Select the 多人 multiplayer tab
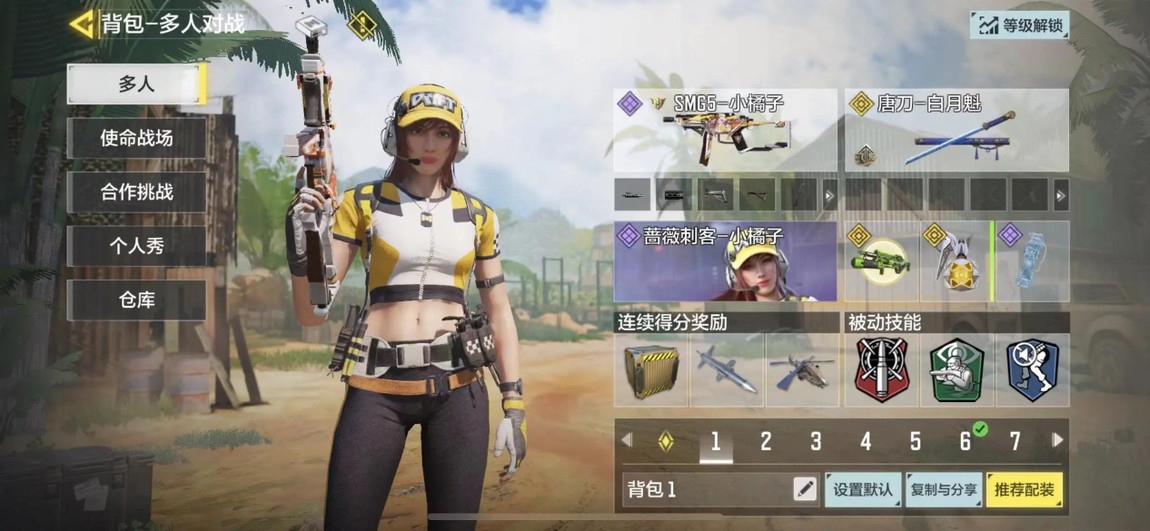The height and width of the screenshot is (531, 1150). pos(136,84)
